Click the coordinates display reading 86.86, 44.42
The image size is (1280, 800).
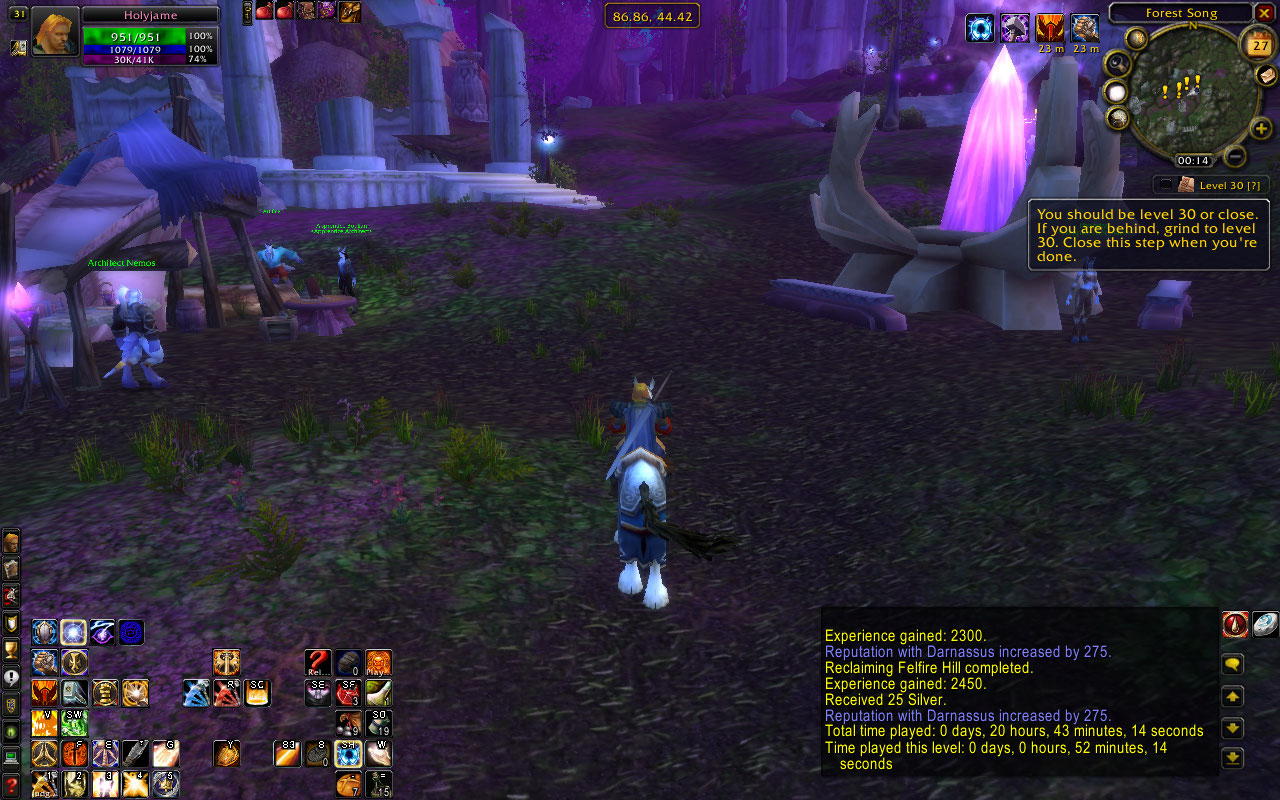tap(652, 15)
